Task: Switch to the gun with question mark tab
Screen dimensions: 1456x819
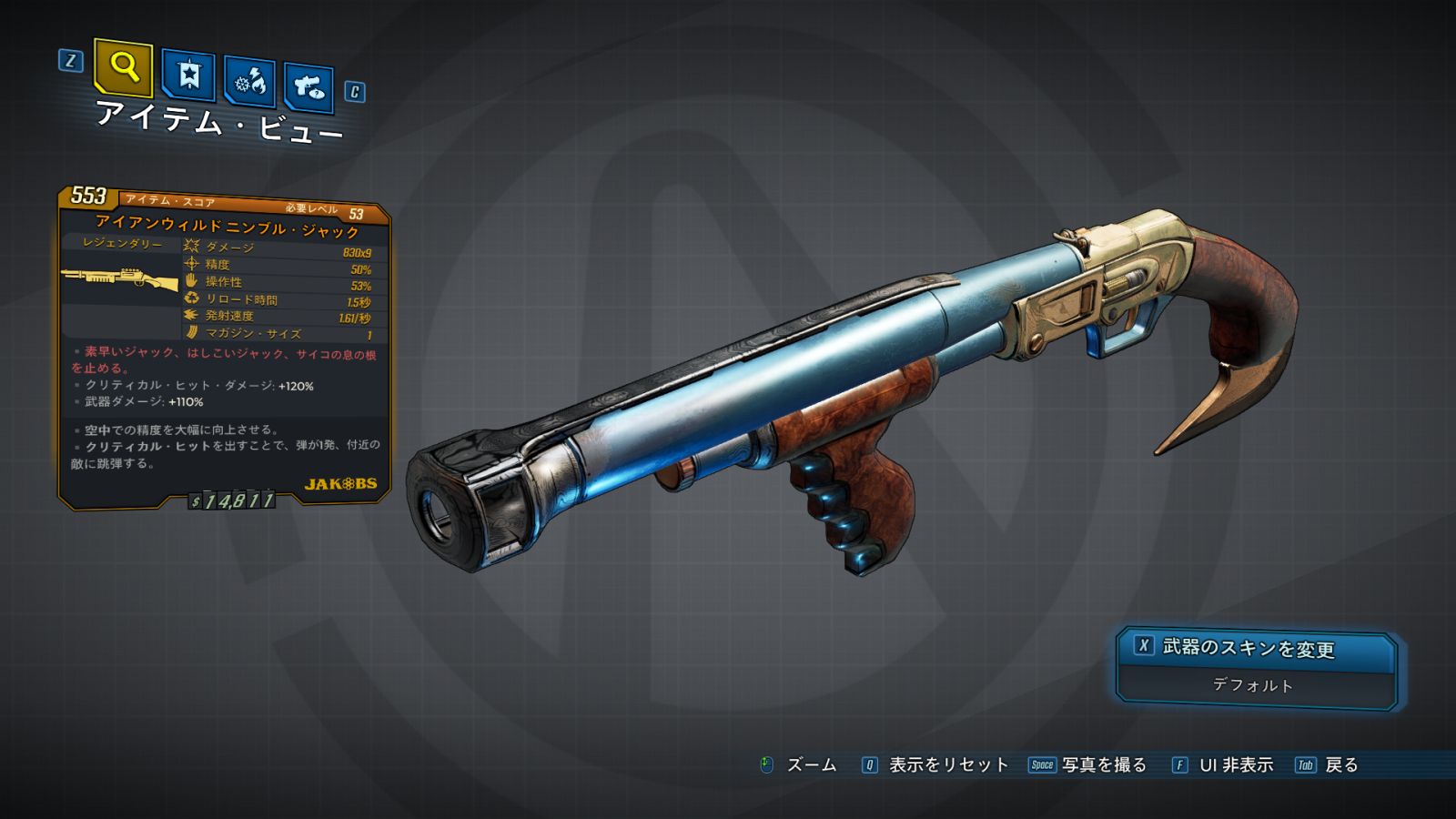Action: [308, 87]
